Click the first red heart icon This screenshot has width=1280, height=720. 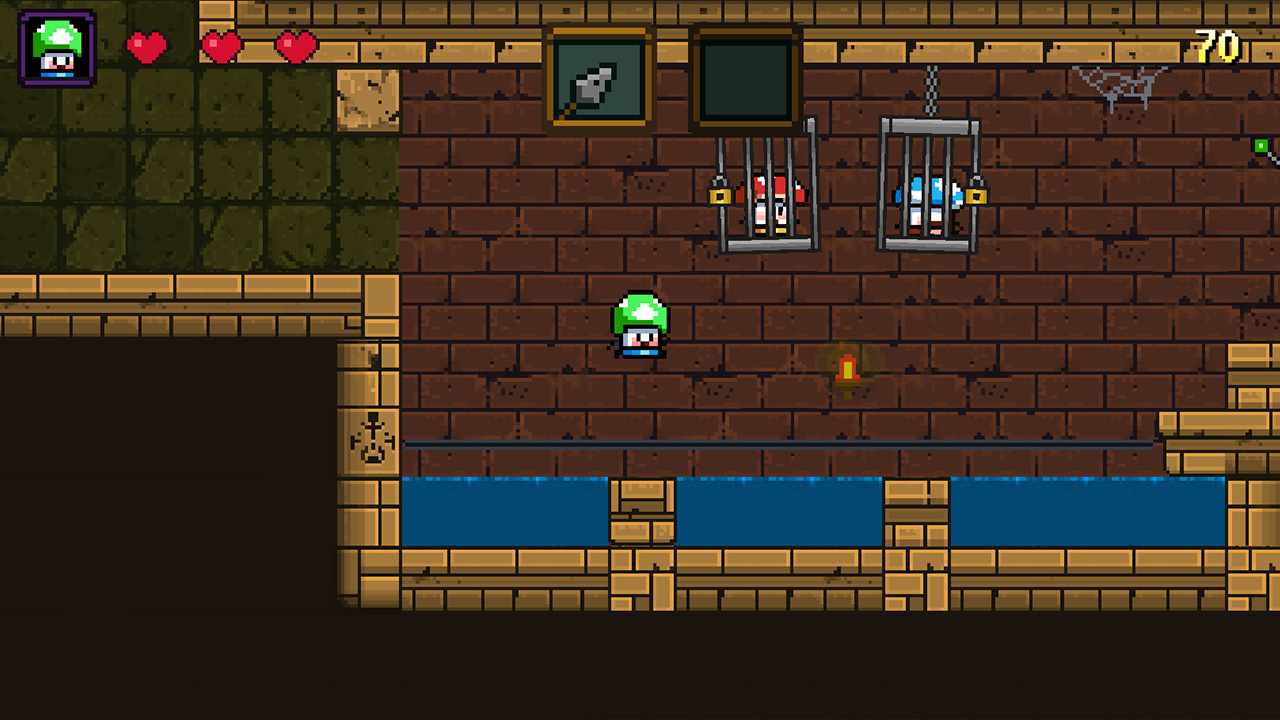click(146, 46)
